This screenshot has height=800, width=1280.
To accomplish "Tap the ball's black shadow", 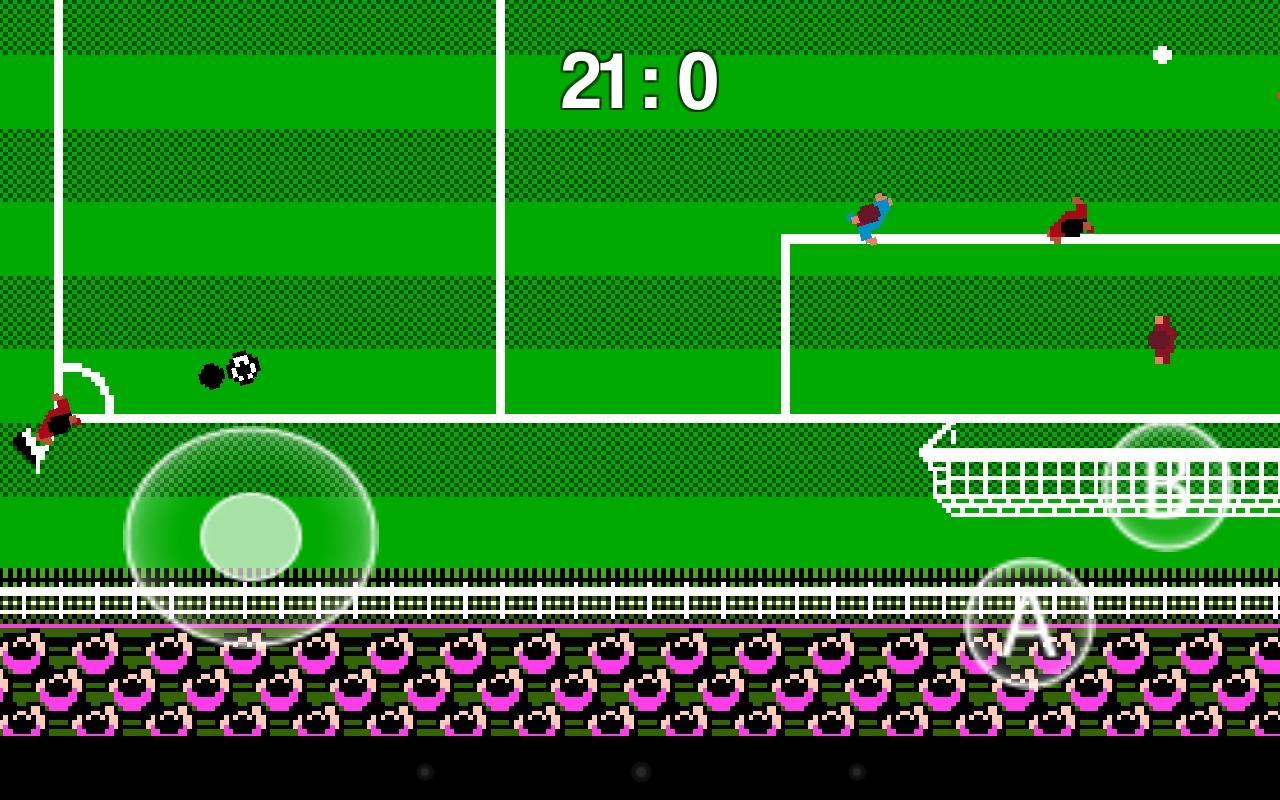I will (x=211, y=374).
